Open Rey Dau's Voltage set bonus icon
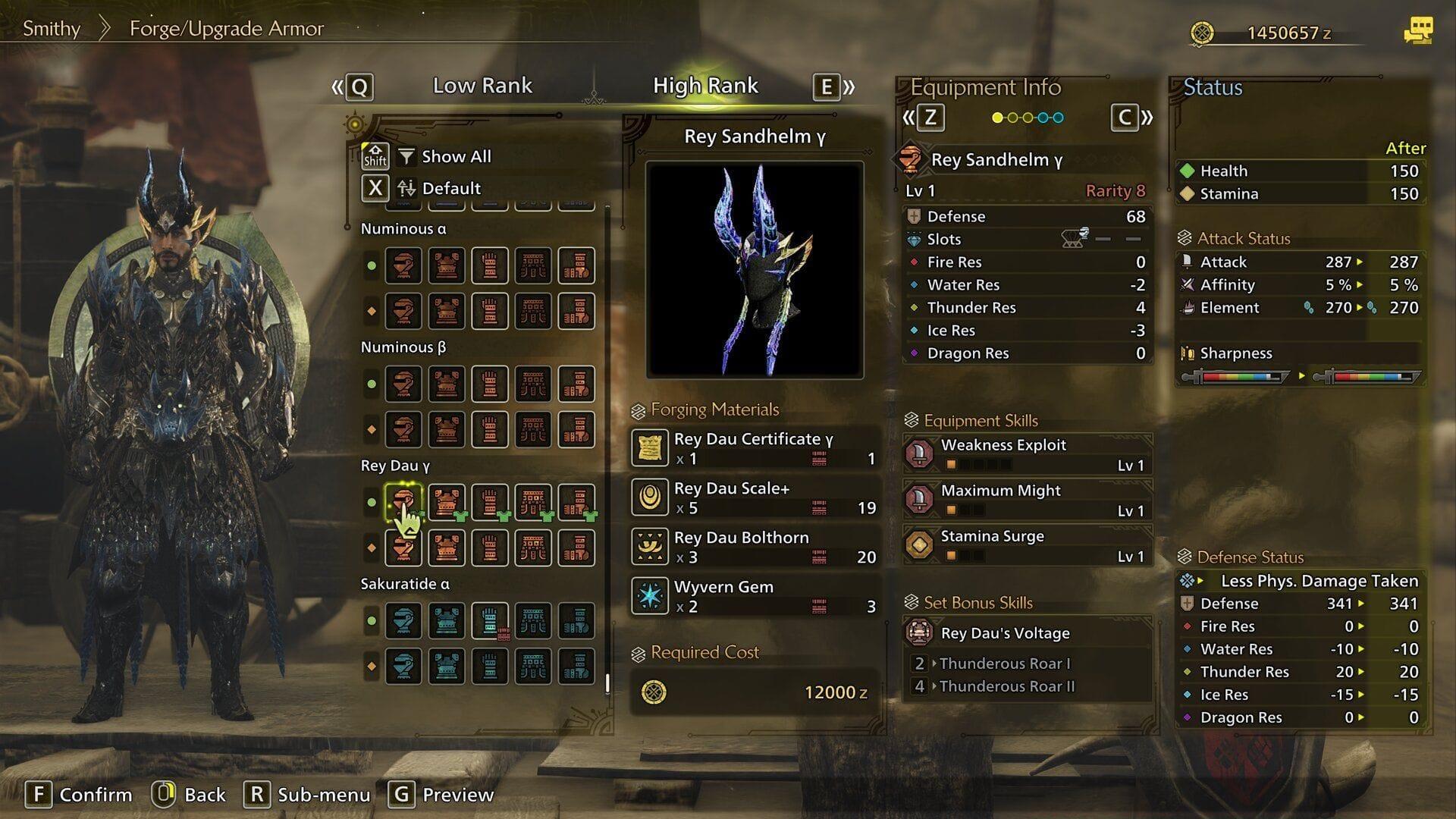The width and height of the screenshot is (1456, 819). point(920,633)
